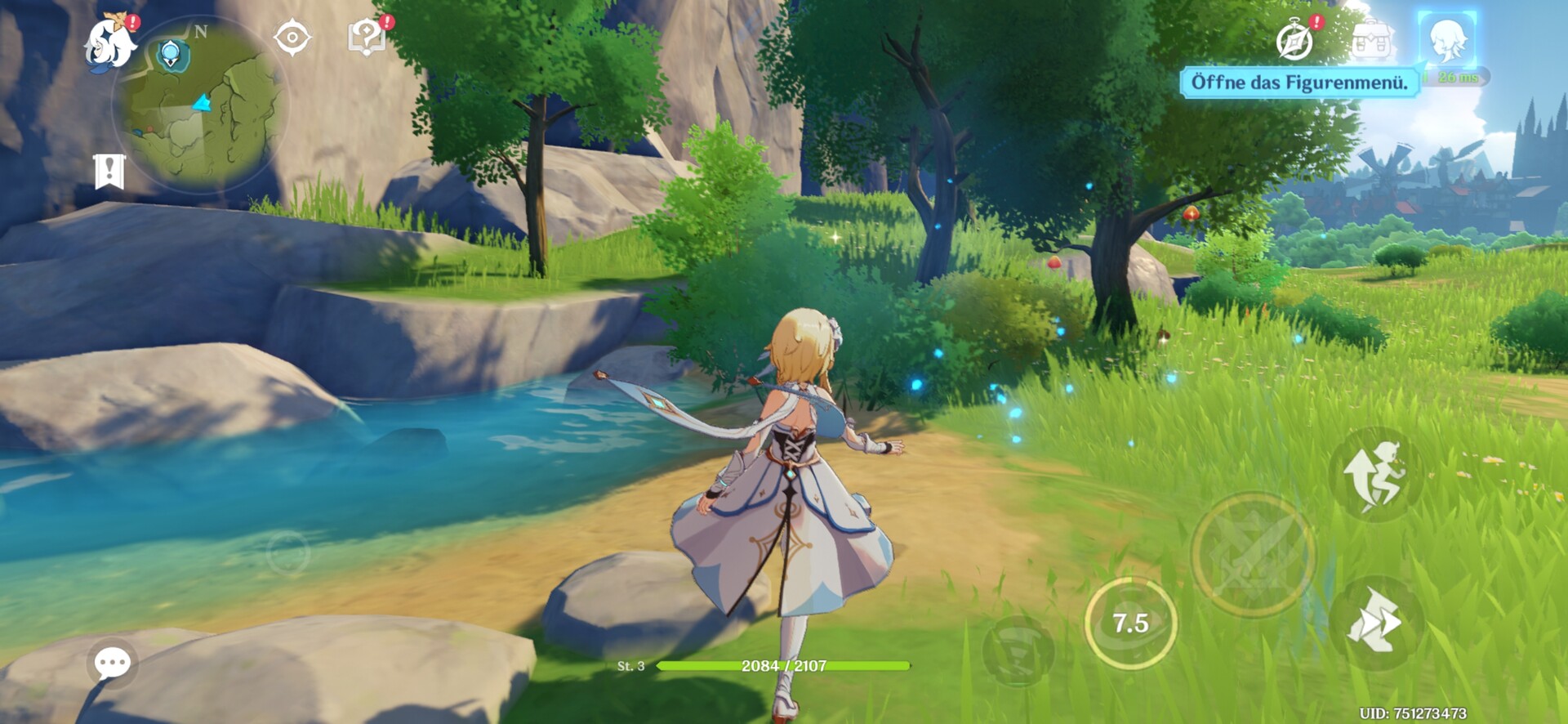
Task: Tap the crossed swords attack button
Action: (1253, 555)
